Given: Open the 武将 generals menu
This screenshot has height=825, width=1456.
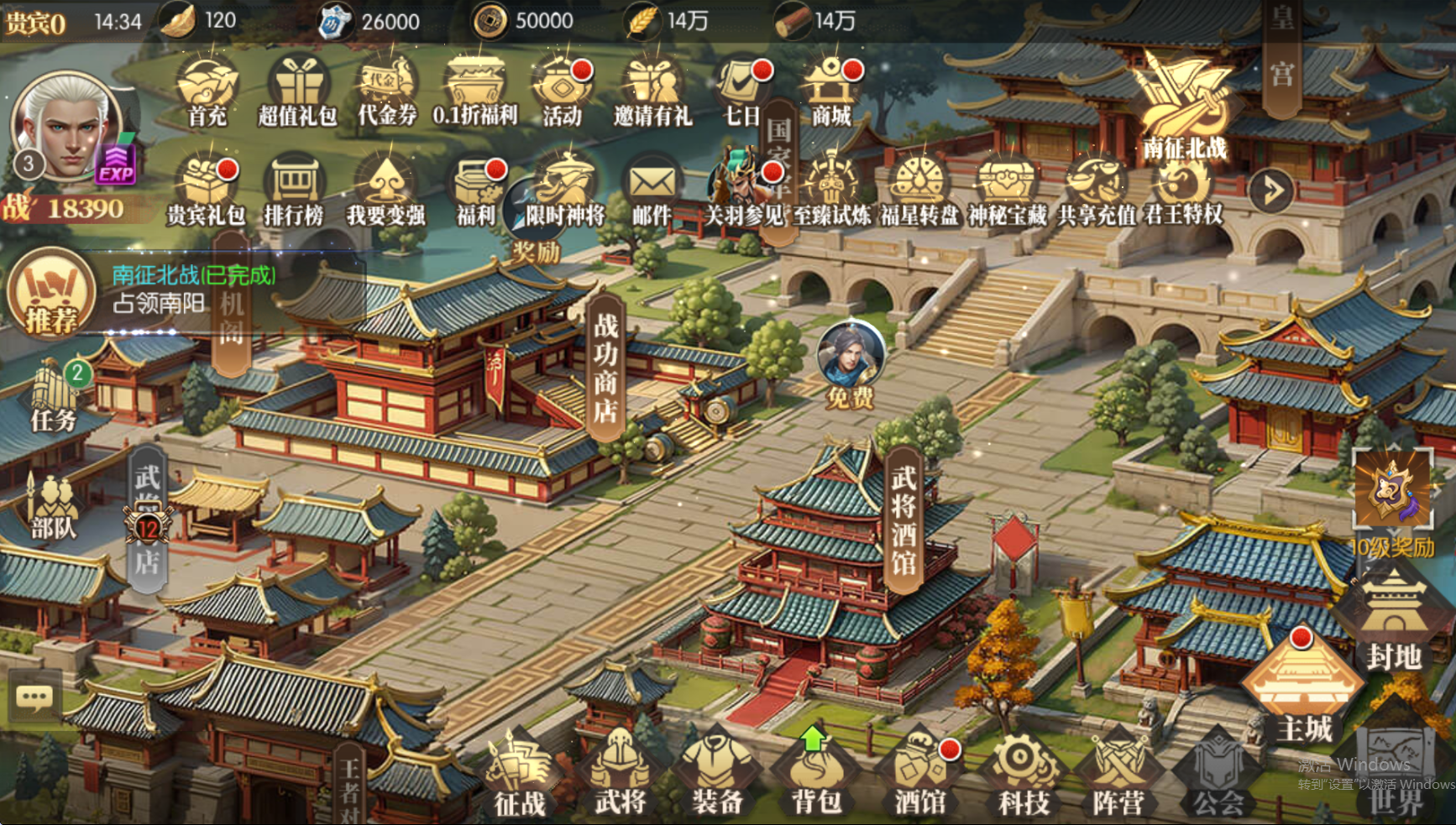Looking at the screenshot, I should click(620, 774).
